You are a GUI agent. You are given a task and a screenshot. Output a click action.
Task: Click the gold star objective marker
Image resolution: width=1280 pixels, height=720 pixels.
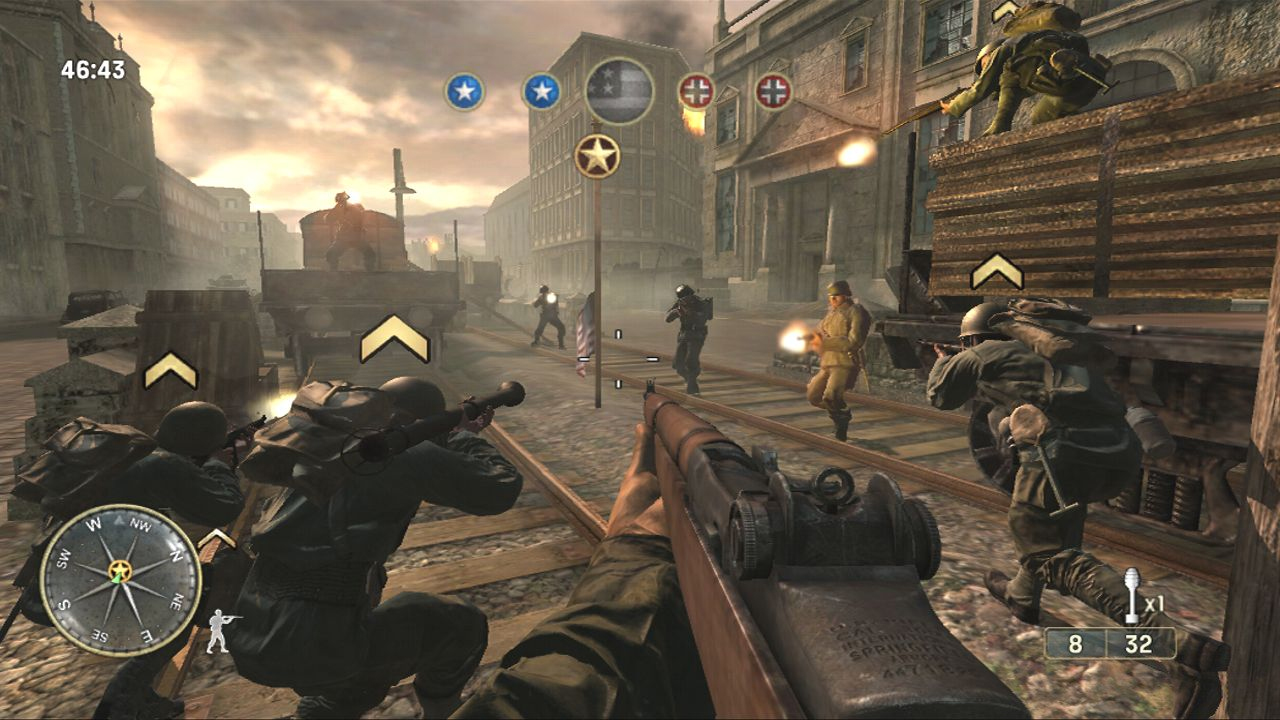point(597,154)
